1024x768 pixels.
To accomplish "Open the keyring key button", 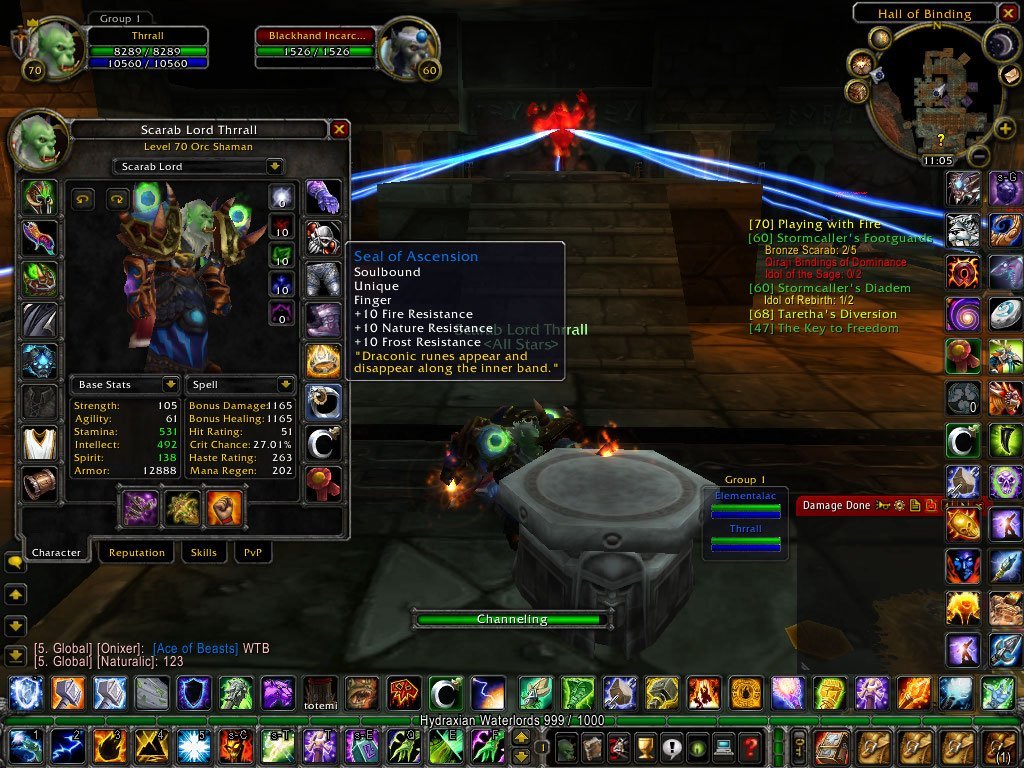I will tap(800, 746).
